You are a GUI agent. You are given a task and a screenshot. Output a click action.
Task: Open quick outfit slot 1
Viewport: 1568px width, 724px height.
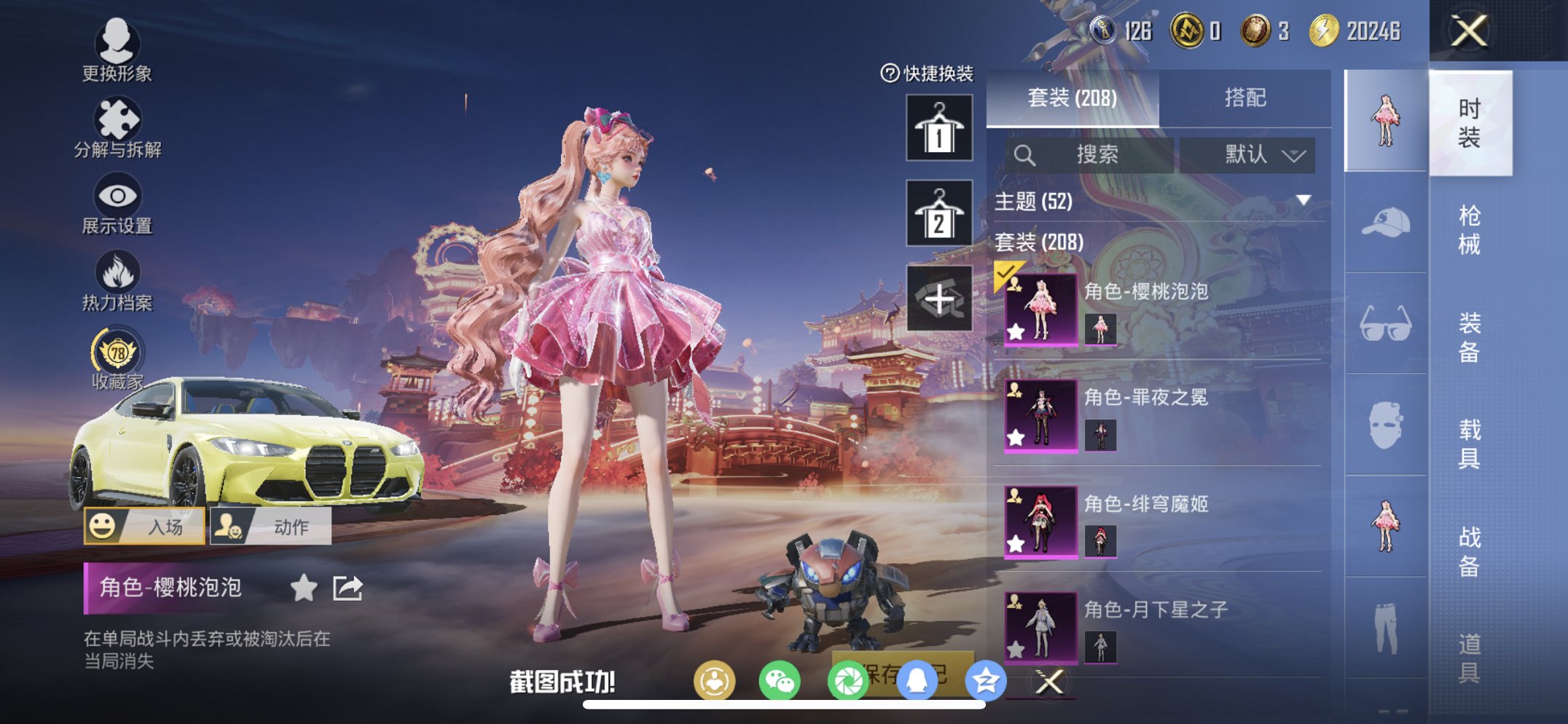click(x=938, y=130)
